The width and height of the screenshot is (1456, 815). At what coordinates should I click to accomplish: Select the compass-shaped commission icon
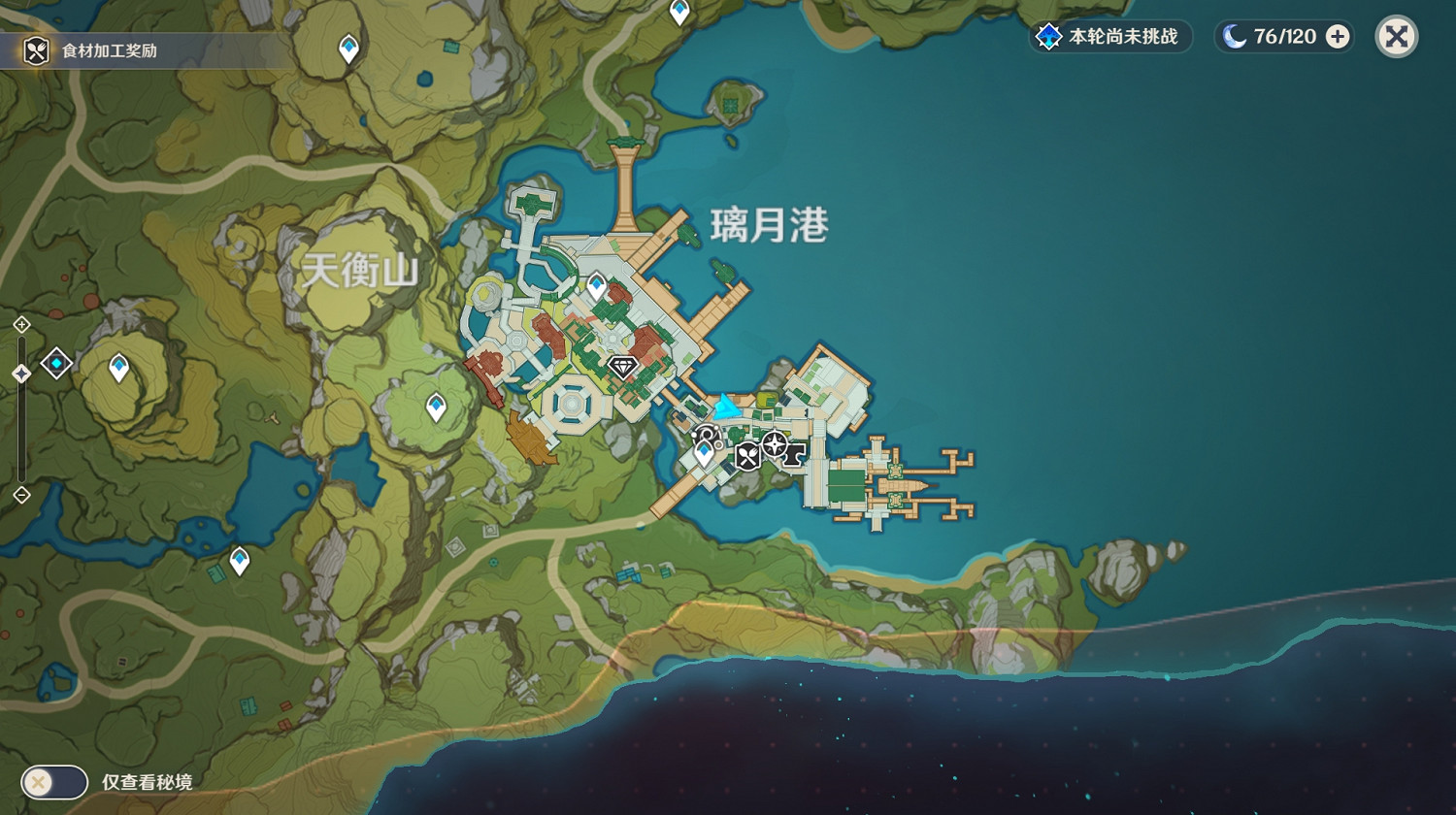click(x=775, y=443)
